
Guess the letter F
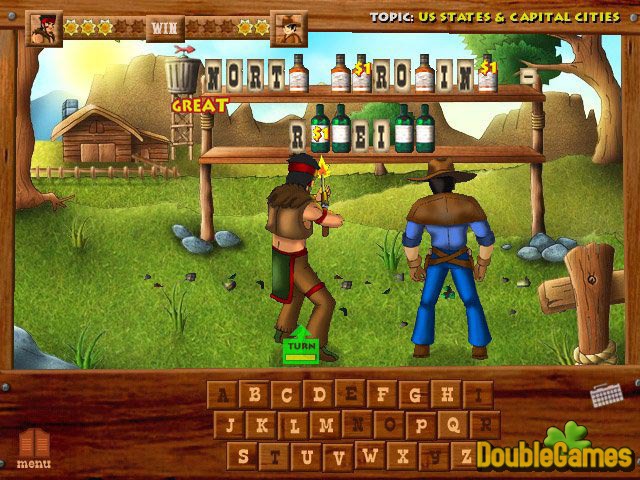pos(383,394)
